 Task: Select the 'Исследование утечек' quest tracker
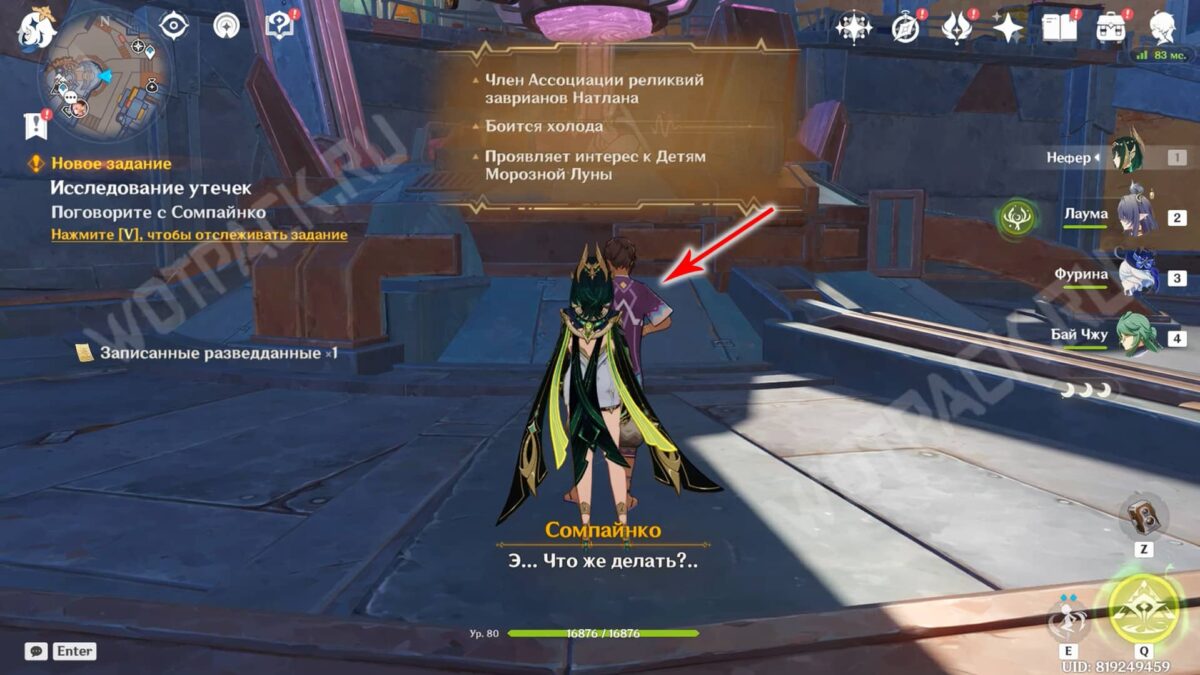(x=151, y=188)
